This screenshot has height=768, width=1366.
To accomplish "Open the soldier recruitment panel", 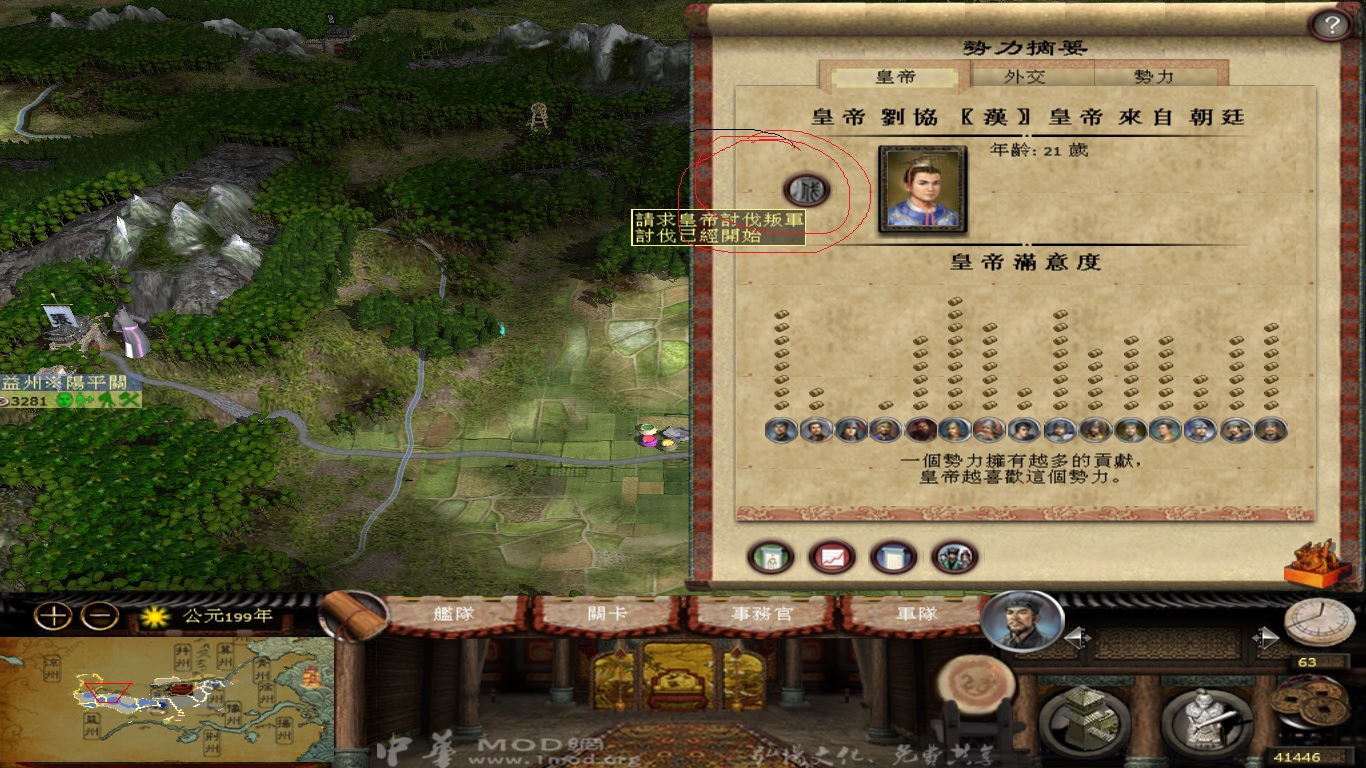I will pyautogui.click(x=1207, y=720).
